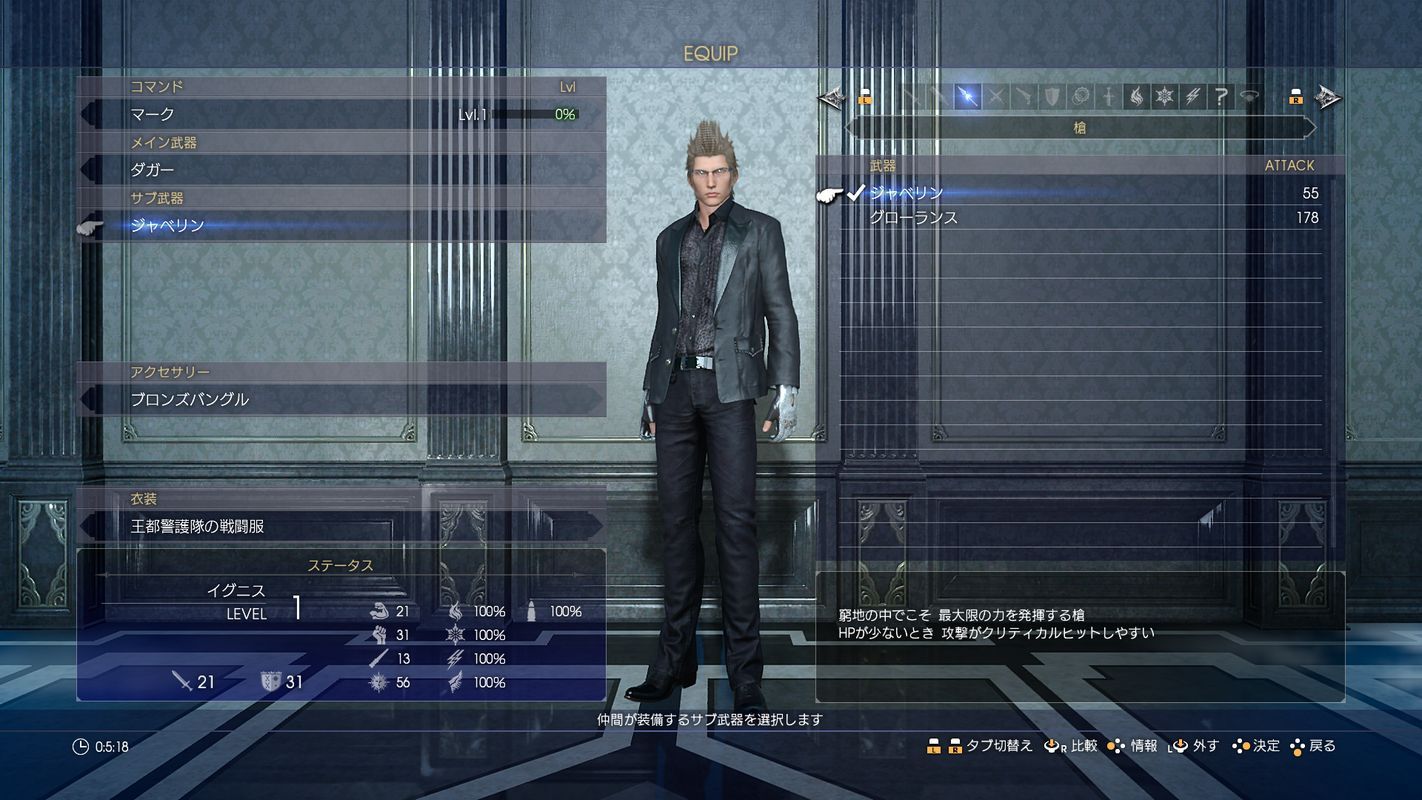
Task: Select the lightning magic category icon
Action: click(1192, 95)
